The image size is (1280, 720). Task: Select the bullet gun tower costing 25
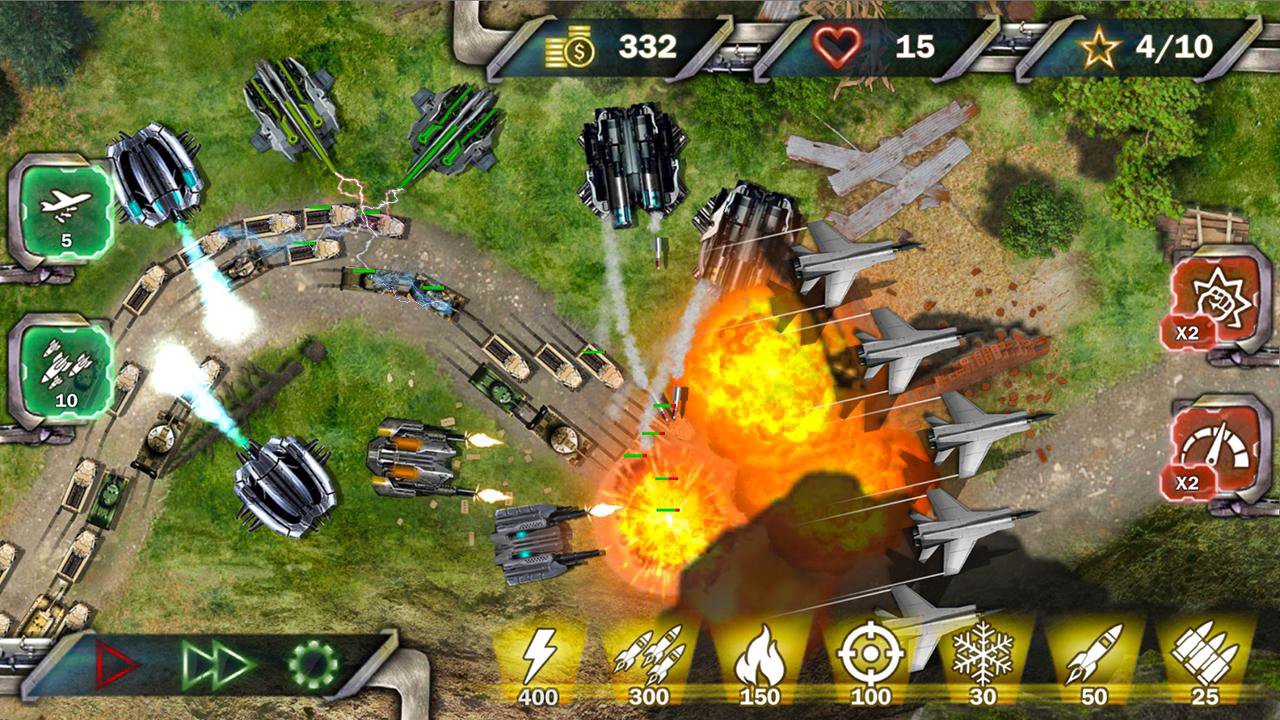click(x=1204, y=660)
